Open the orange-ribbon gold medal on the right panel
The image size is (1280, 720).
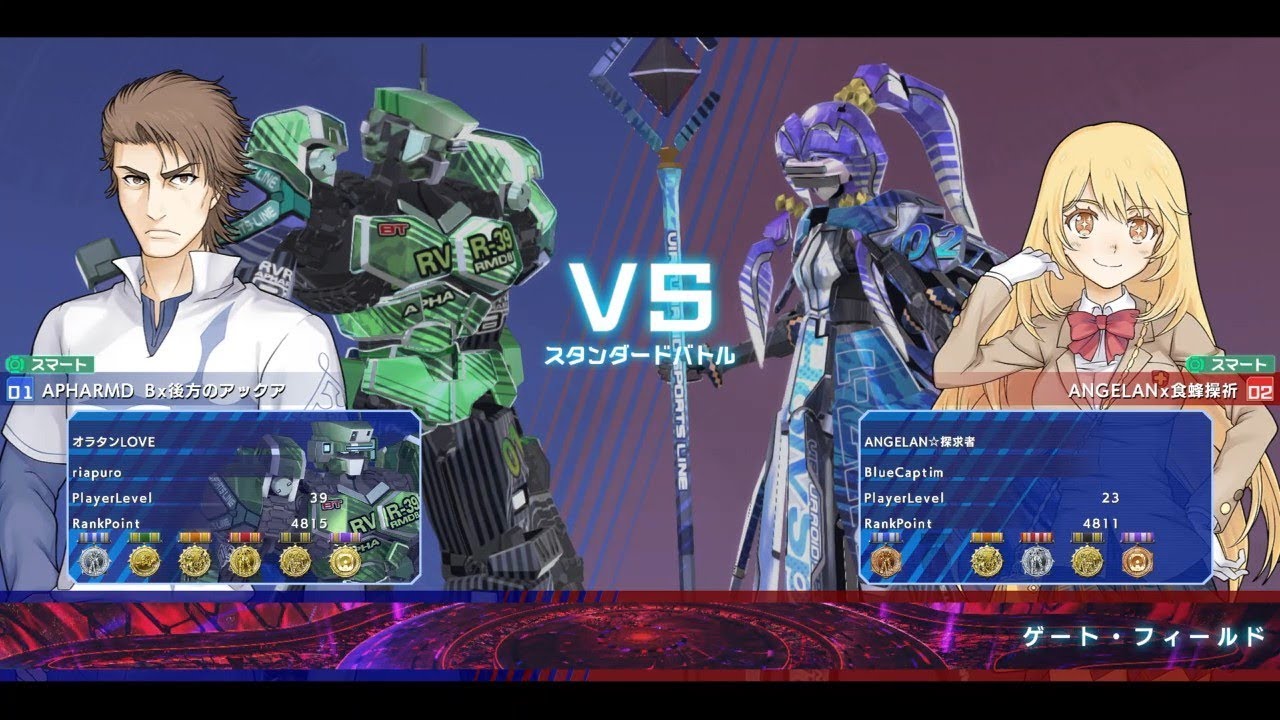point(987,562)
